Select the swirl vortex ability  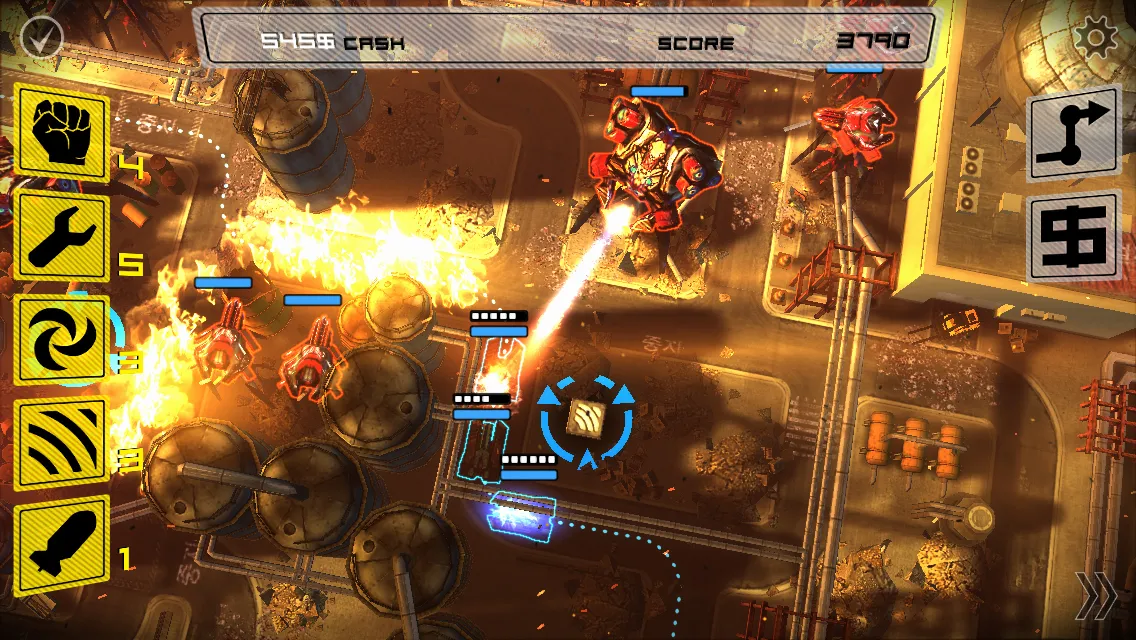tap(61, 340)
